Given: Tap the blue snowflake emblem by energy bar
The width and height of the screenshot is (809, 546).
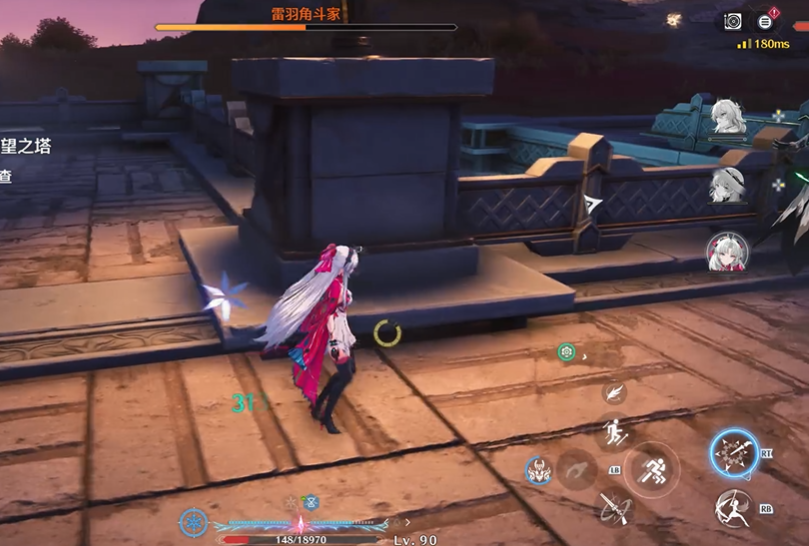Looking at the screenshot, I should click(x=193, y=521).
